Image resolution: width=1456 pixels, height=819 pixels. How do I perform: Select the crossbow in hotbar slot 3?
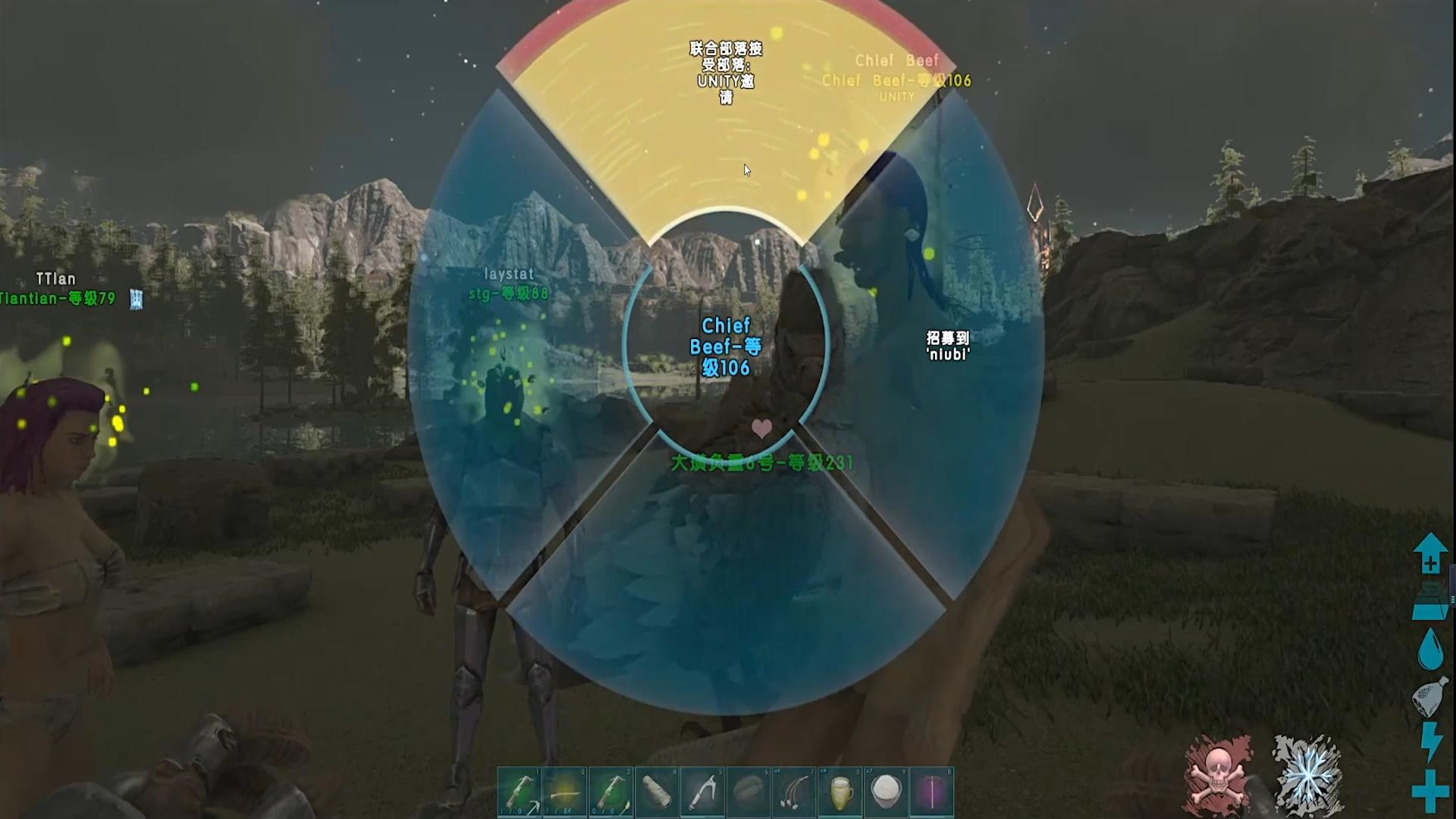pyautogui.click(x=610, y=792)
